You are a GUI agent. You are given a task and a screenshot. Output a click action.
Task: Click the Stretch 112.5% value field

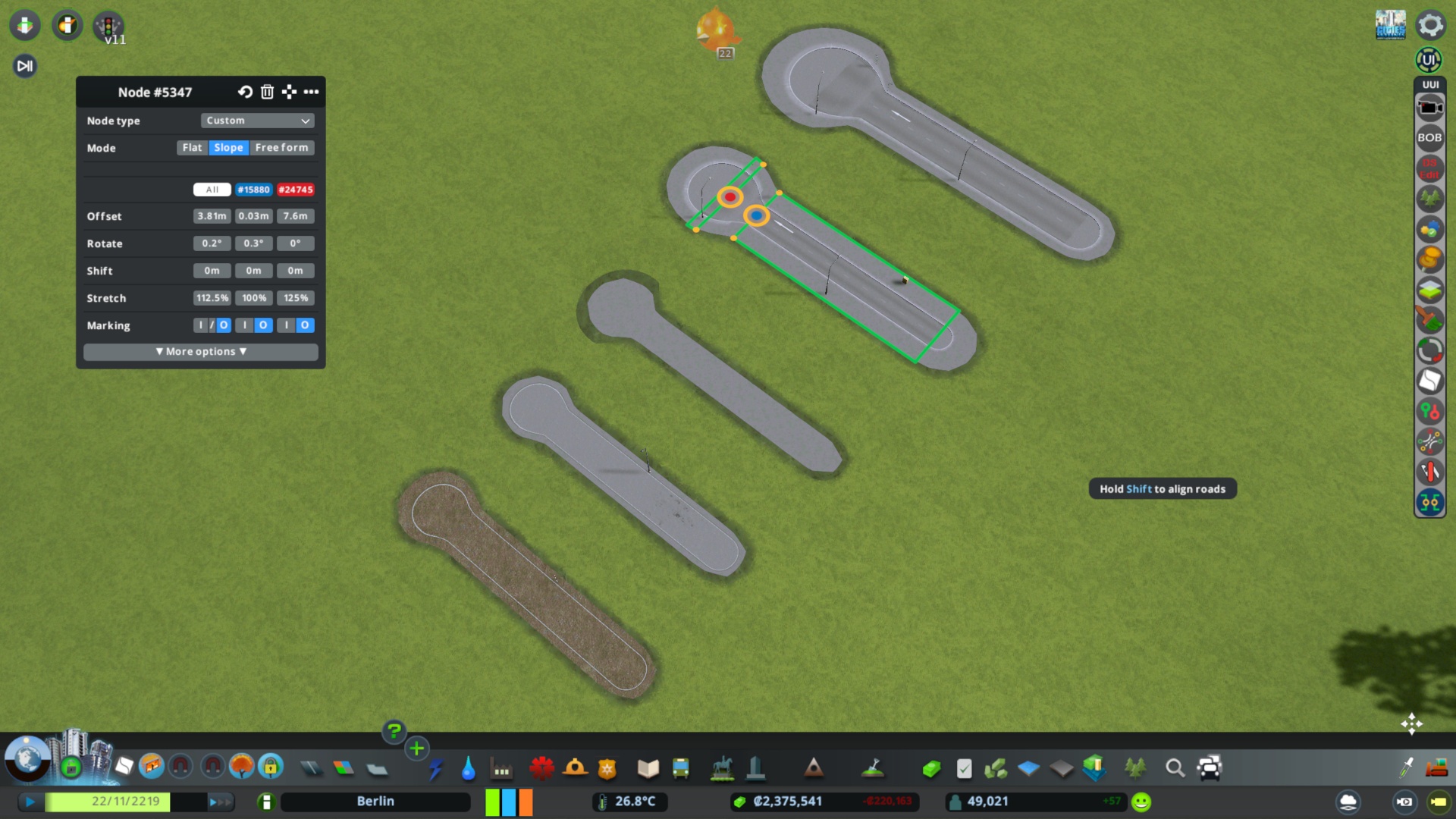[212, 298]
